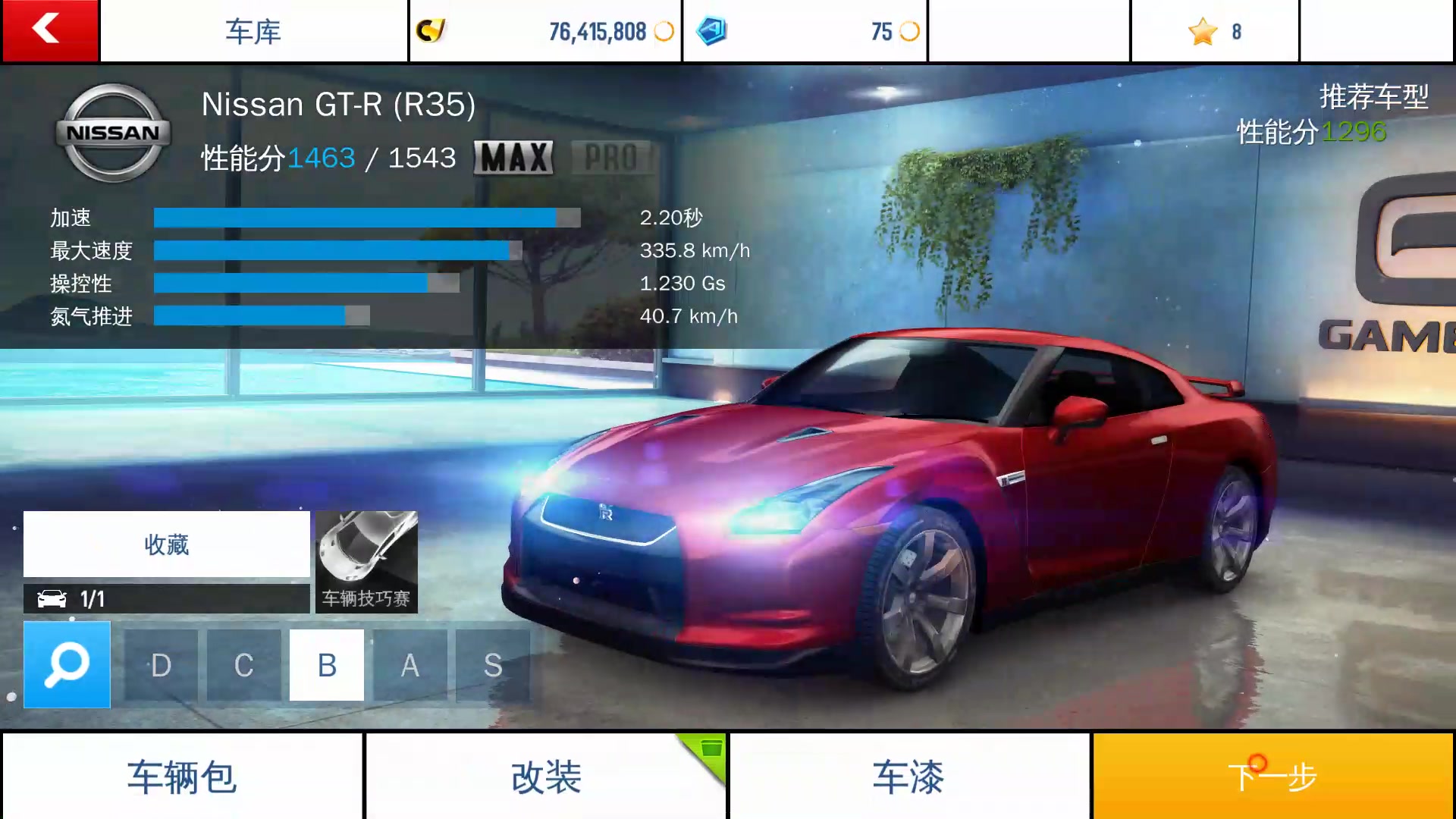The width and height of the screenshot is (1456, 819).
Task: Open the 车辆包 section
Action: click(x=182, y=776)
